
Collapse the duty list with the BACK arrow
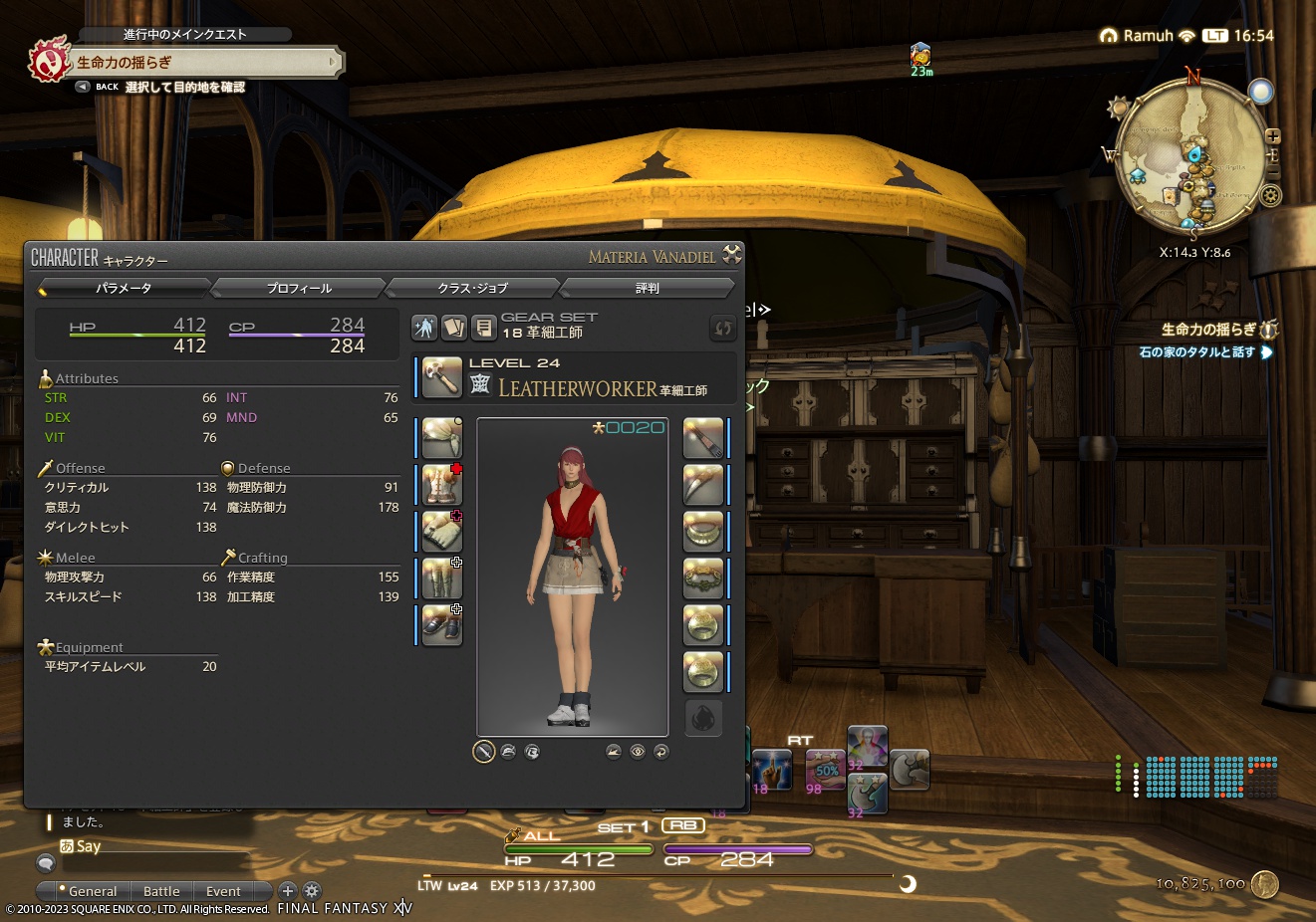click(x=82, y=86)
